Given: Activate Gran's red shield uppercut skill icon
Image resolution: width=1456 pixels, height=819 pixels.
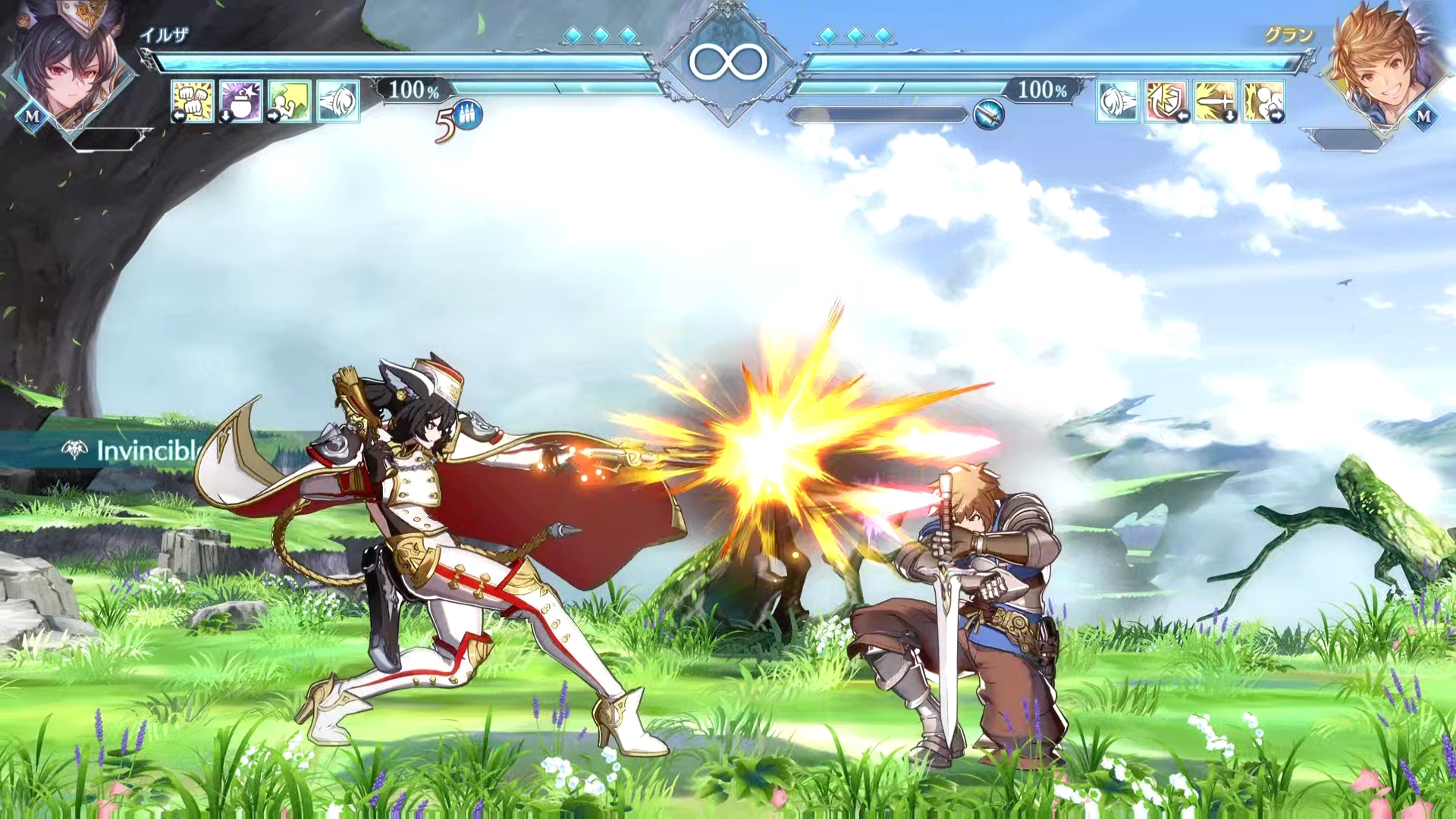Looking at the screenshot, I should click(x=1166, y=101).
